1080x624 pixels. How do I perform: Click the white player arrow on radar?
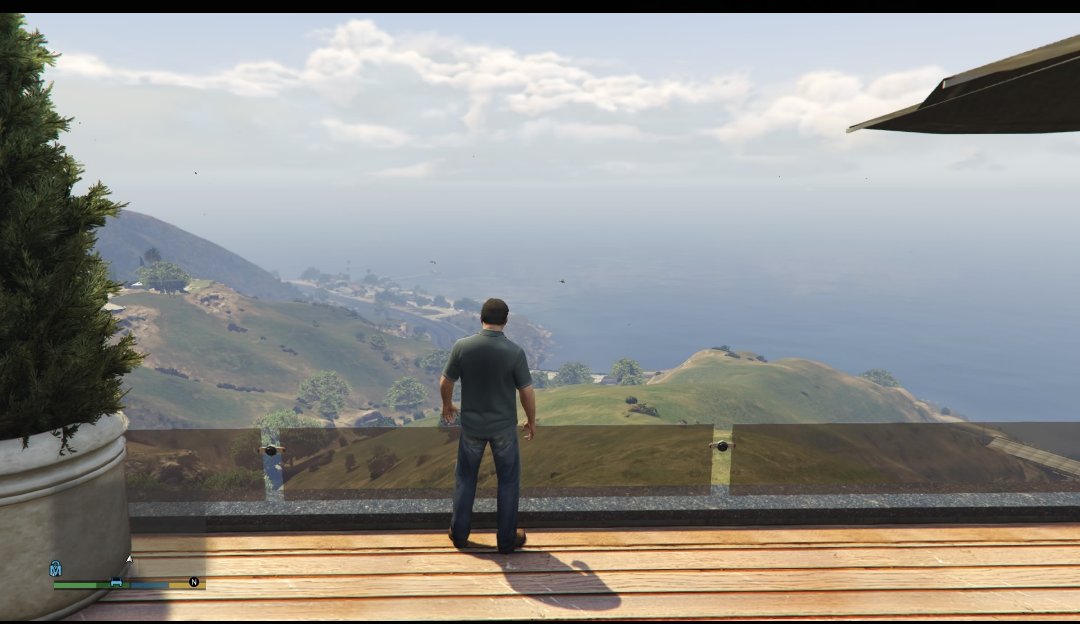tap(128, 560)
